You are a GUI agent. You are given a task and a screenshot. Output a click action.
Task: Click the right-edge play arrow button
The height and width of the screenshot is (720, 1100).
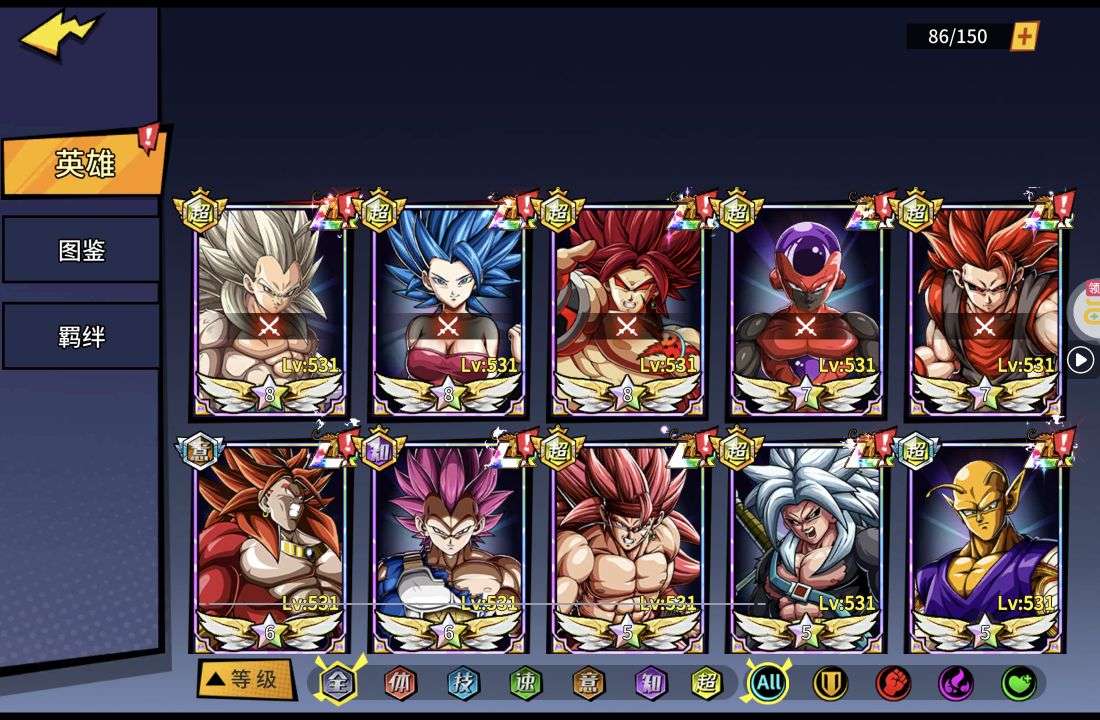[x=1080, y=360]
